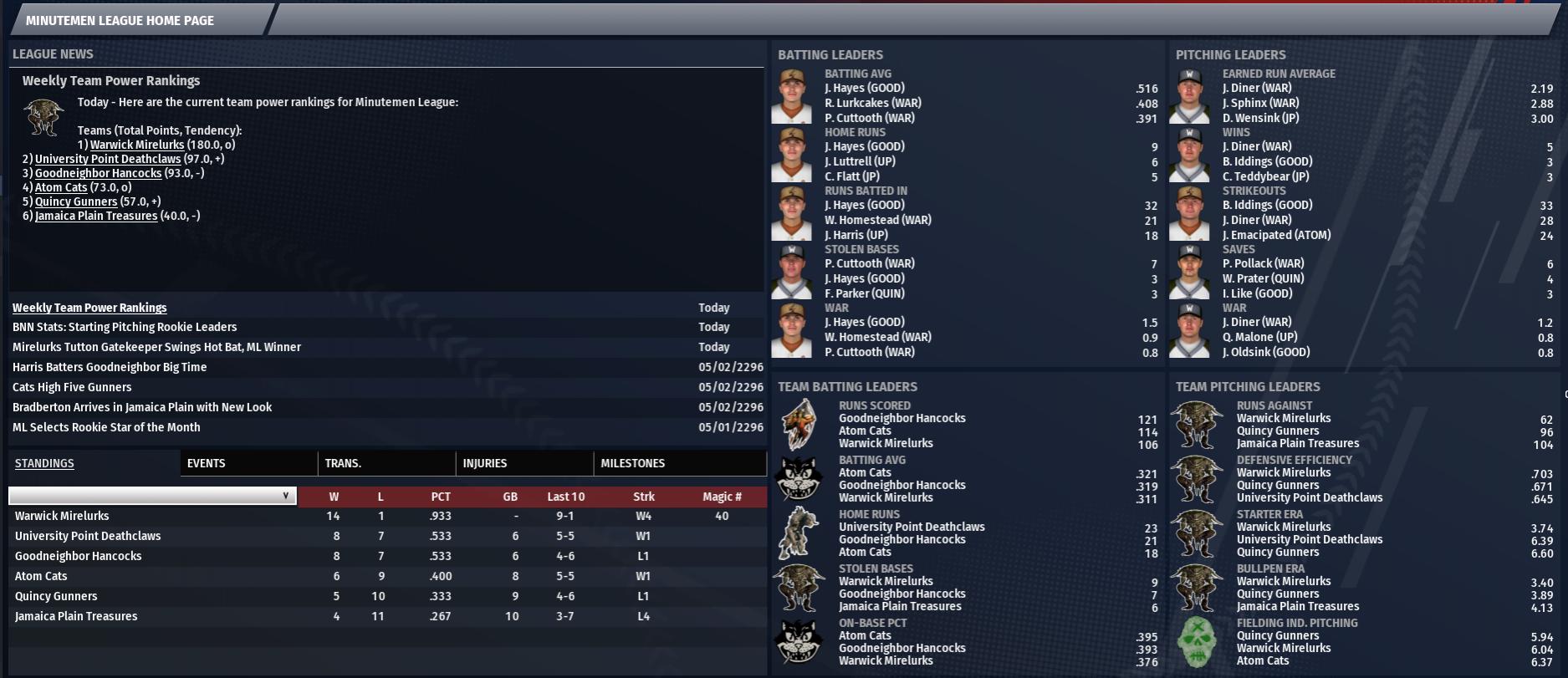Open J. Hayes batting average leader entry

[x=864, y=88]
